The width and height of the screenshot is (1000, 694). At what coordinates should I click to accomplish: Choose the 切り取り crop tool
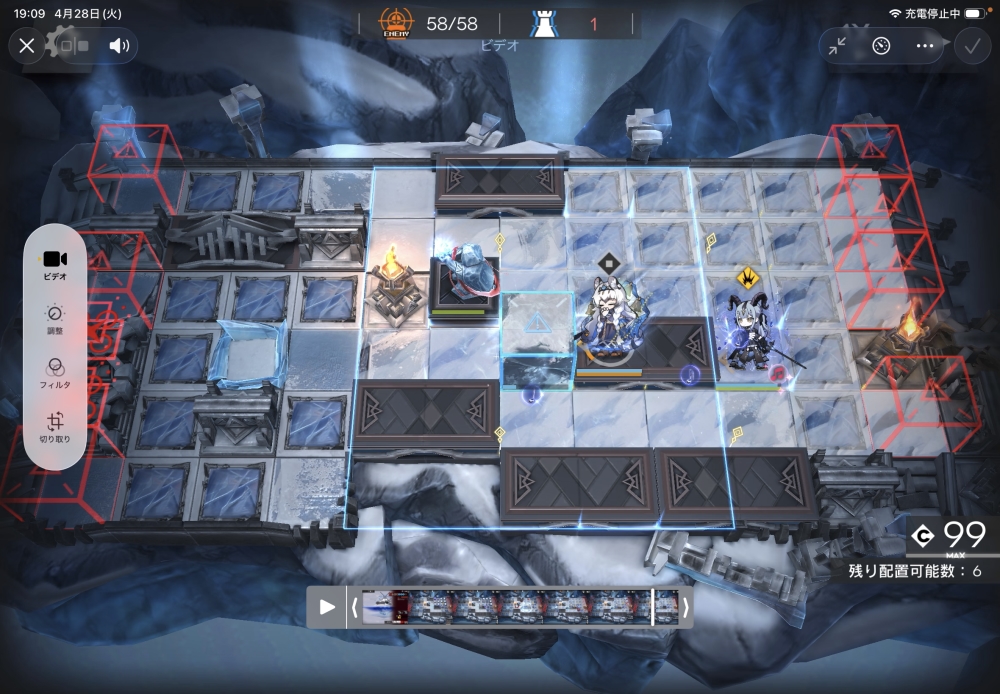coord(55,427)
